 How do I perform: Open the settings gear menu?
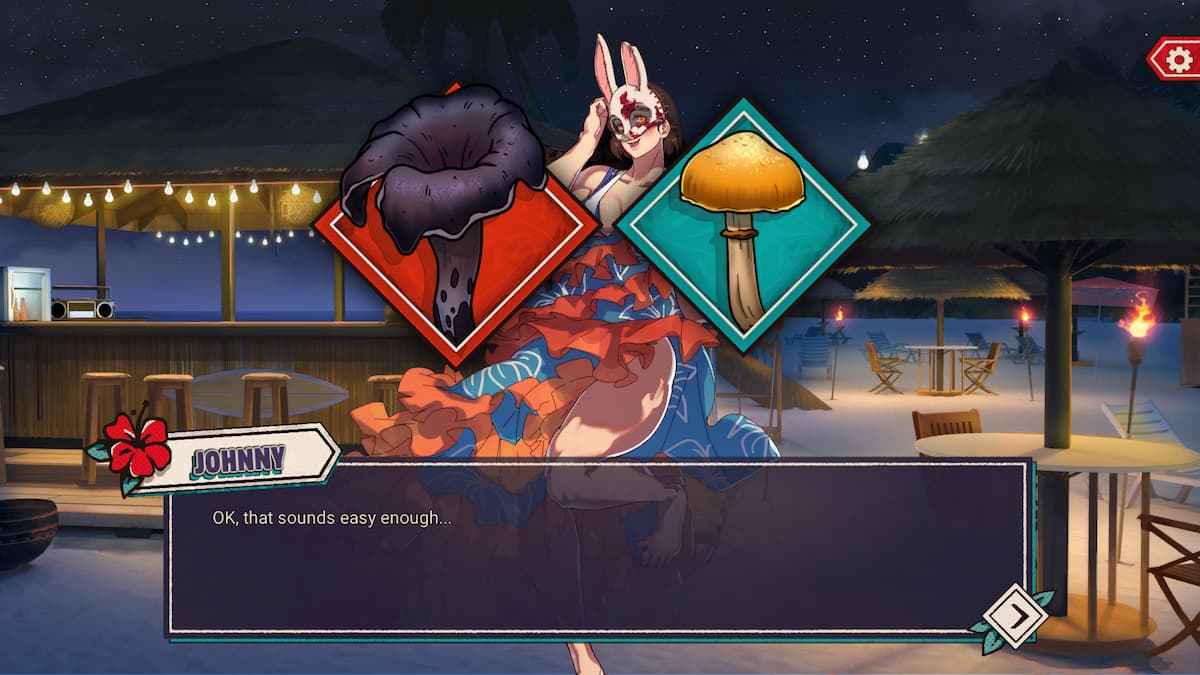point(1177,59)
